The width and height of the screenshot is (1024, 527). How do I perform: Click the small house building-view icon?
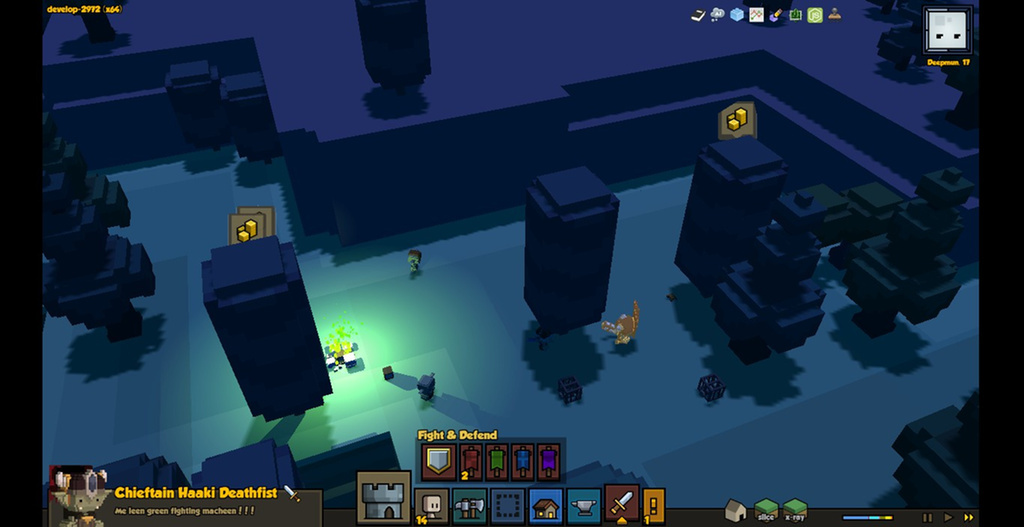pyautogui.click(x=735, y=510)
